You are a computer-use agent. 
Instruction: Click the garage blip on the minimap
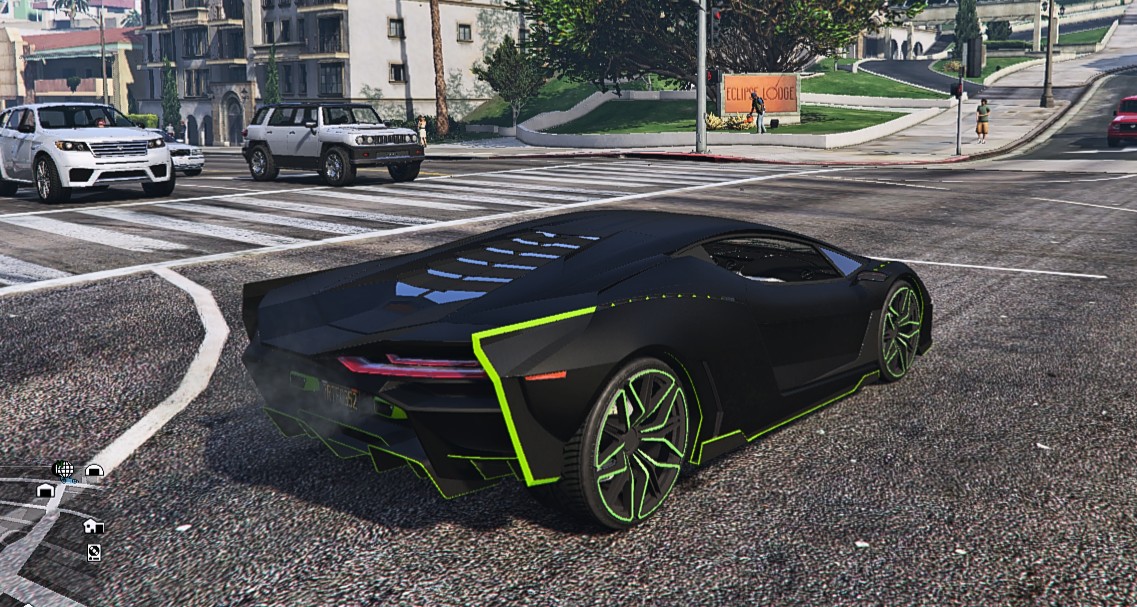45,490
